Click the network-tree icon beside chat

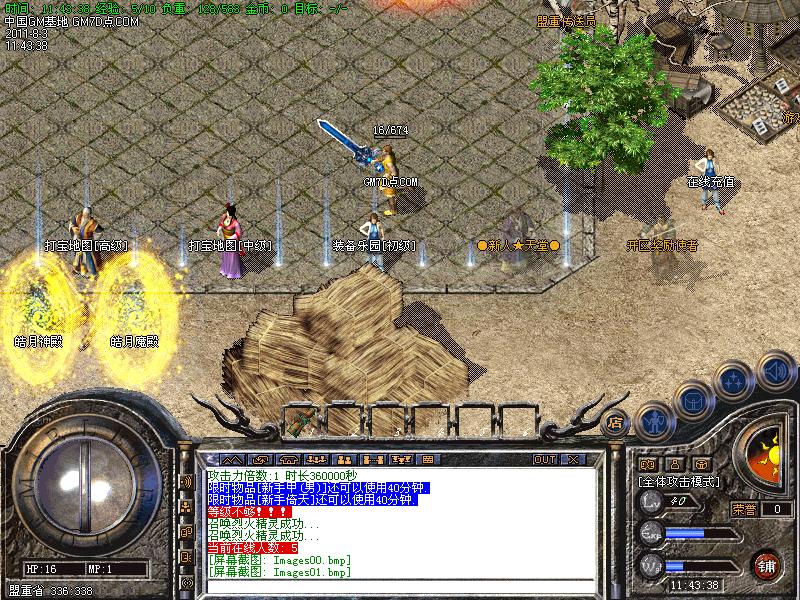pyautogui.click(x=186, y=507)
